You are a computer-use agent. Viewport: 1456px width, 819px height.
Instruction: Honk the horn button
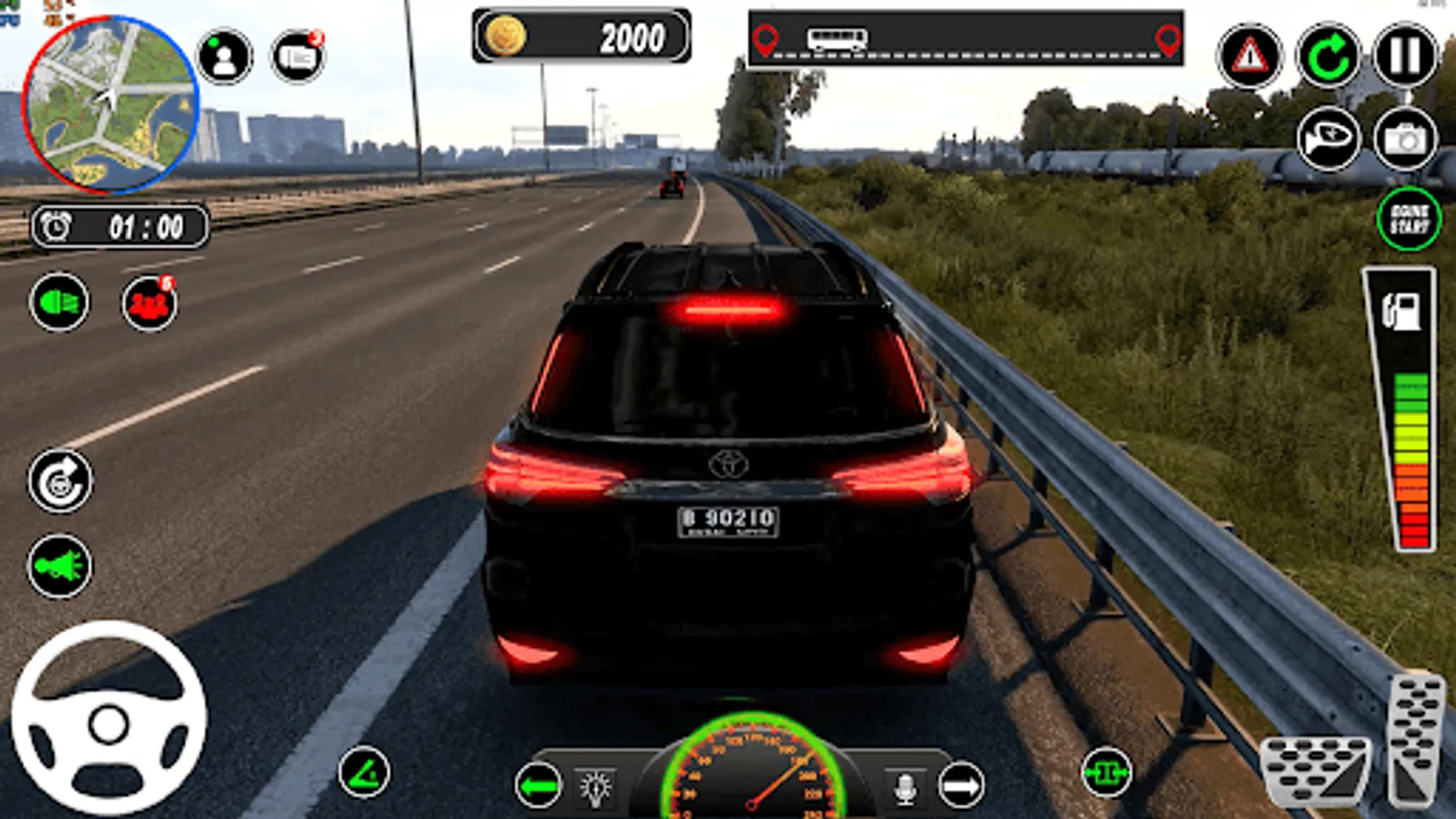(x=1328, y=139)
